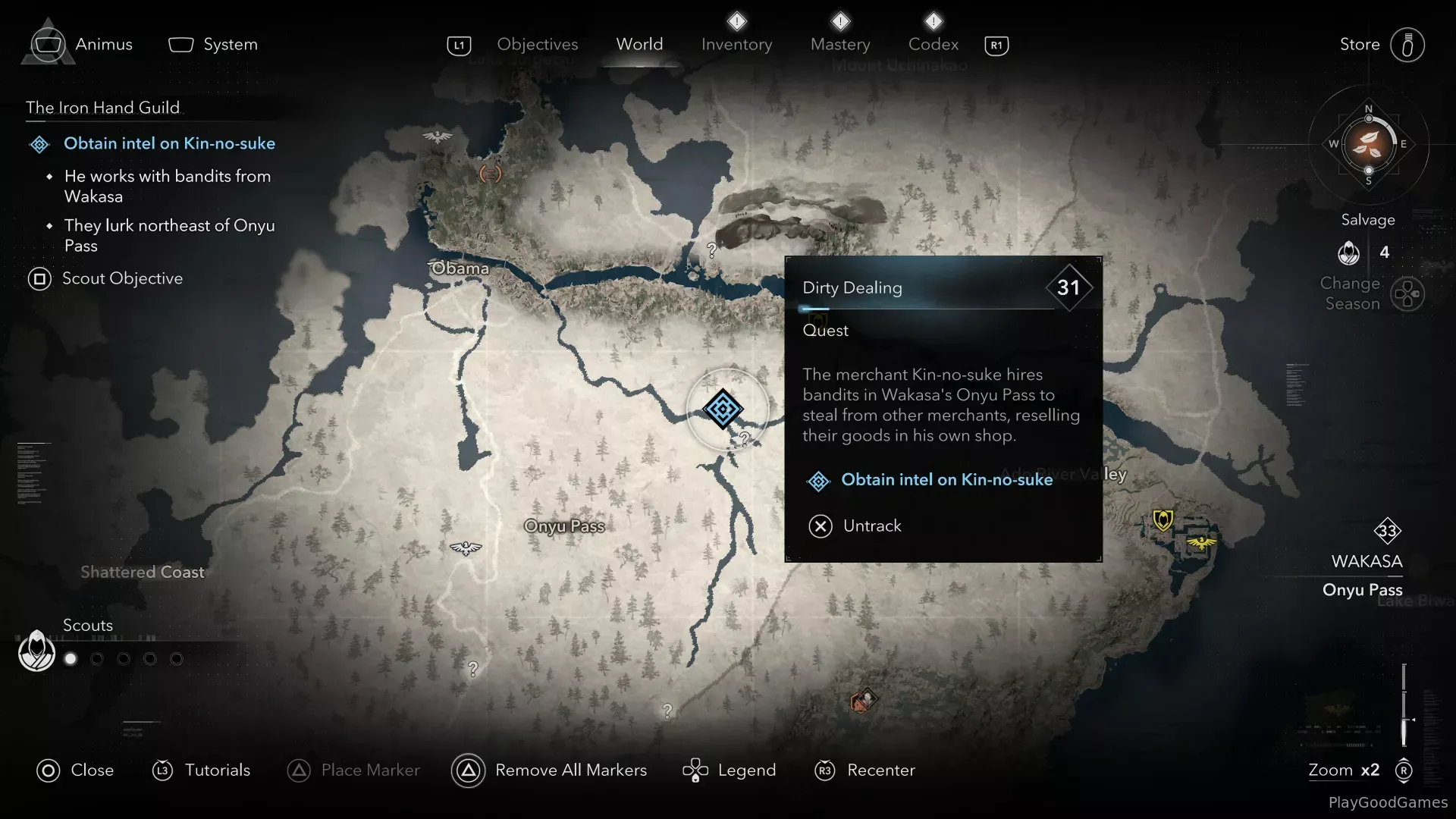The height and width of the screenshot is (819, 1456).
Task: Show the Codex tab
Action: point(933,45)
